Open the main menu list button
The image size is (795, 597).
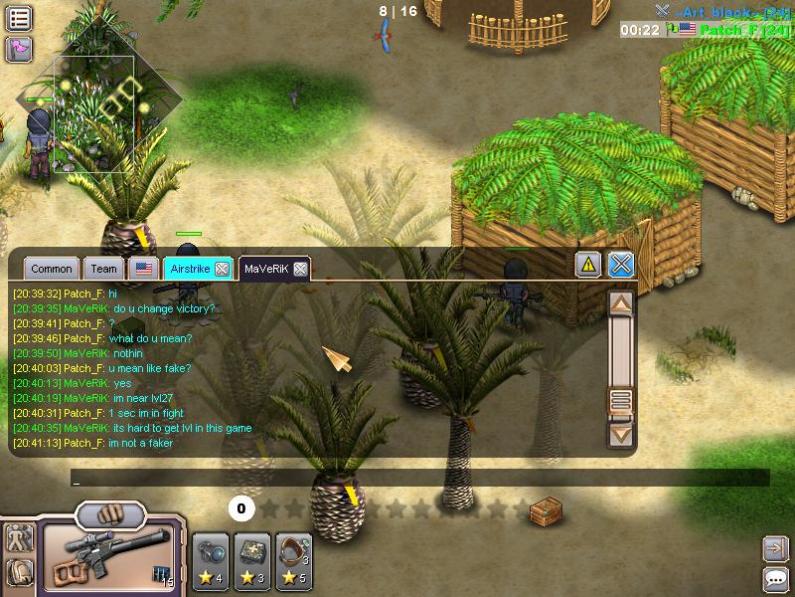pyautogui.click(x=19, y=17)
